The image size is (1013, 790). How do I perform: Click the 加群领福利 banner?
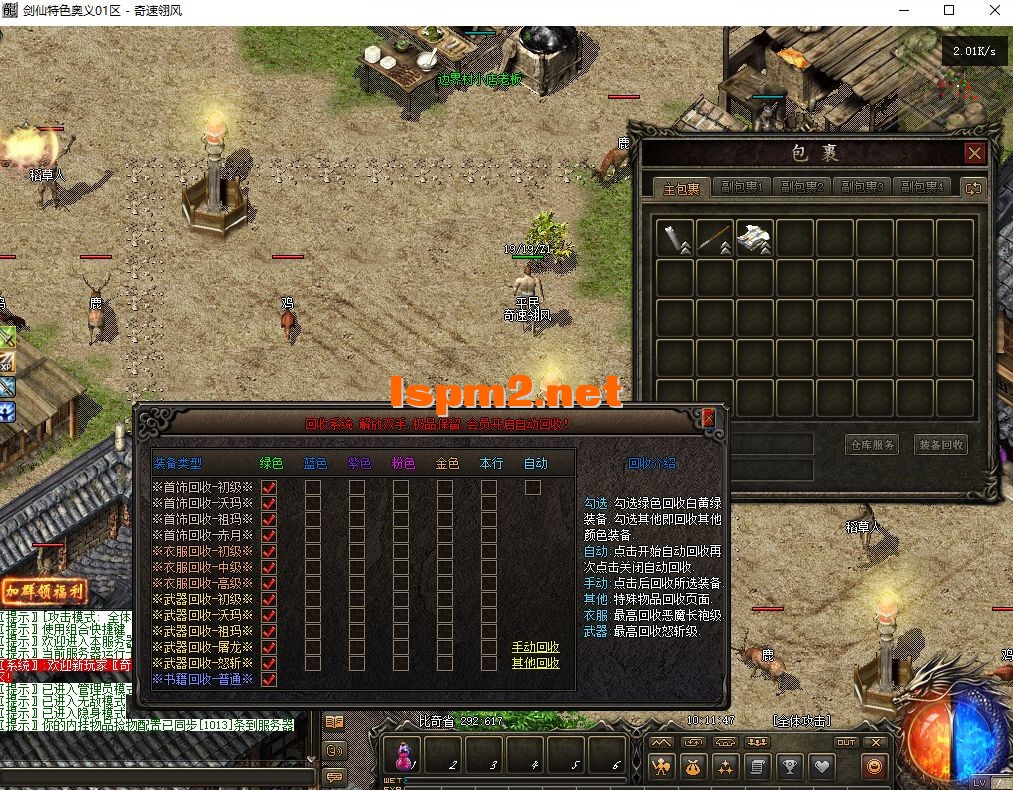pyautogui.click(x=43, y=591)
